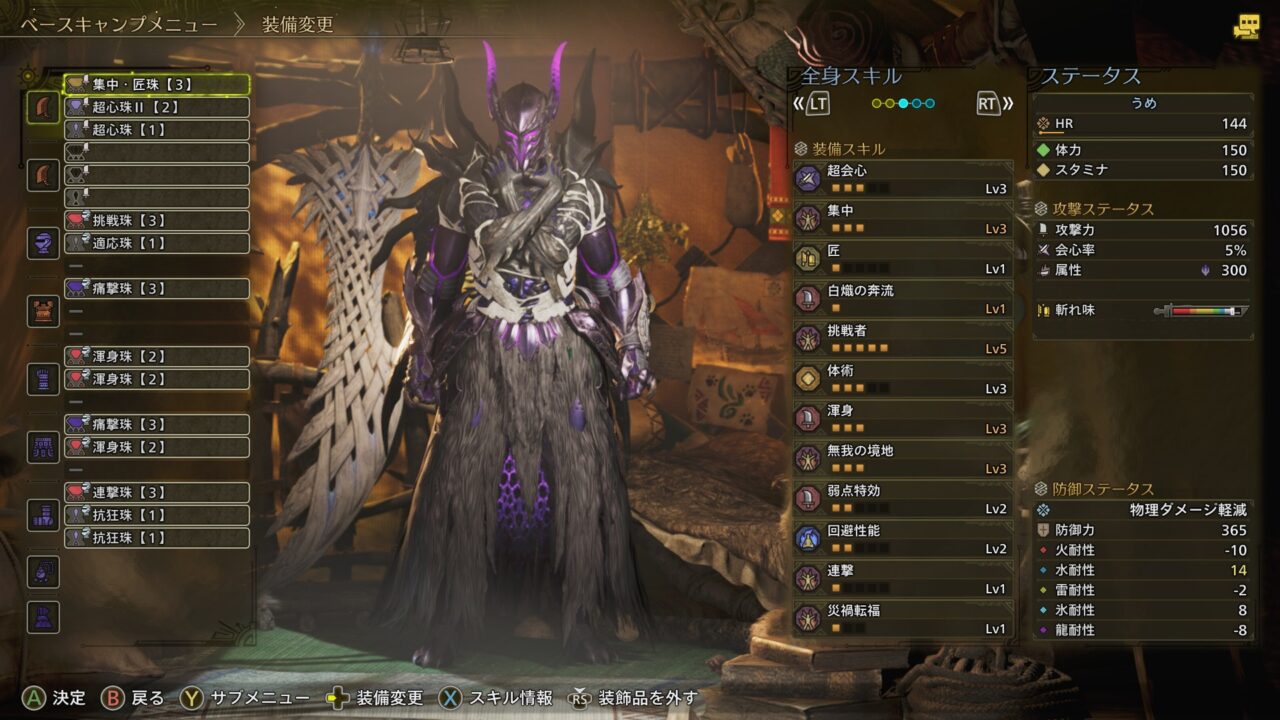
Task: Select the 回避性能 skill row
Action: point(903,539)
